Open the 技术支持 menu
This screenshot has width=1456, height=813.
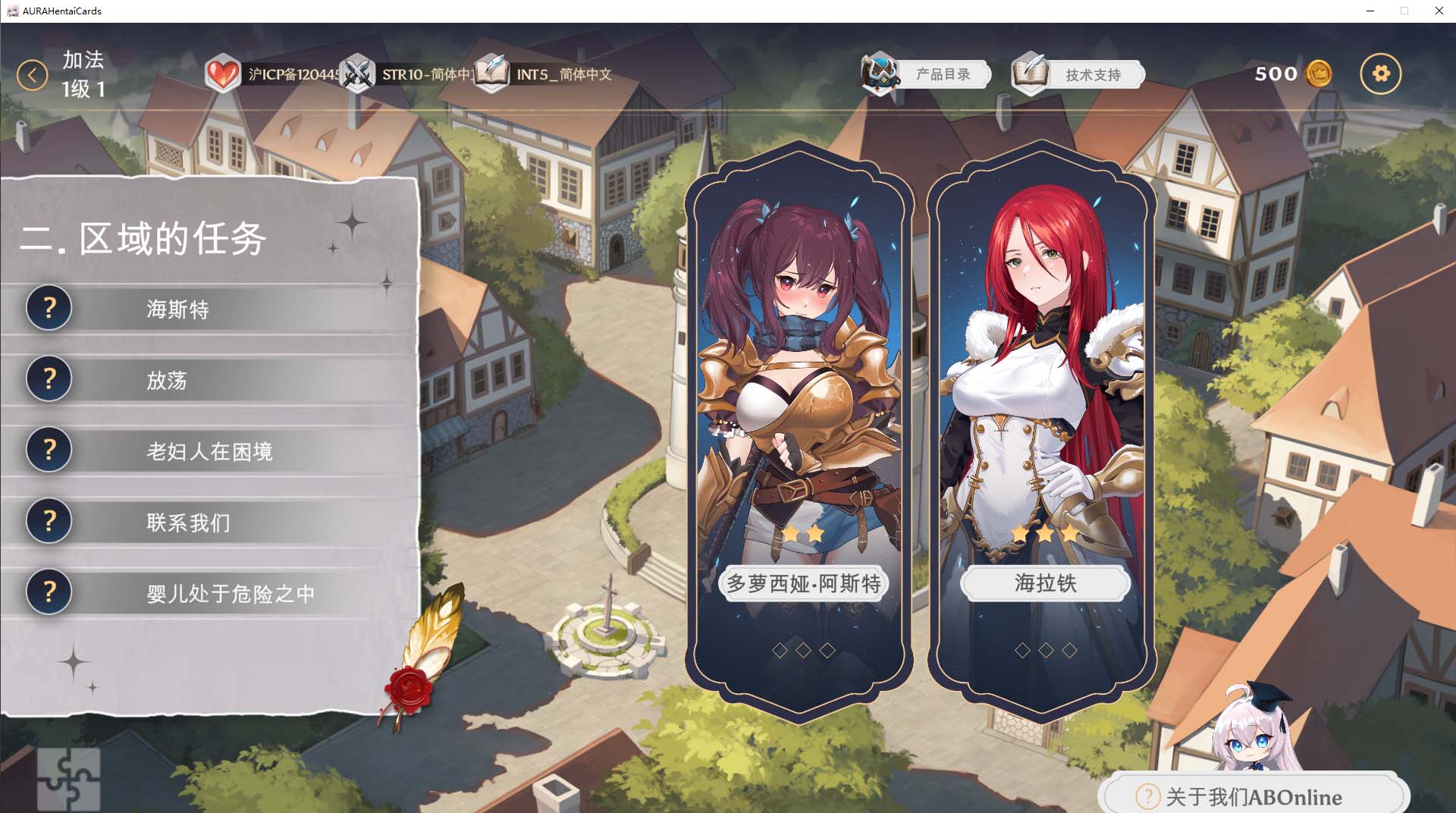click(1094, 74)
